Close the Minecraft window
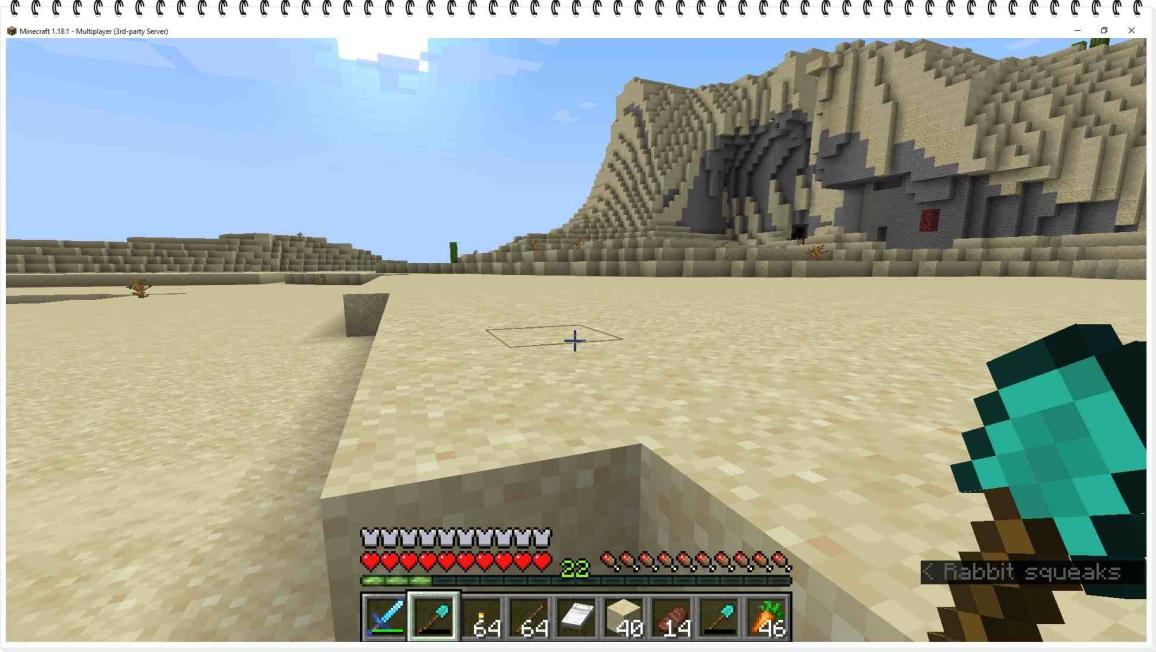The height and width of the screenshot is (652, 1156). click(x=1131, y=31)
